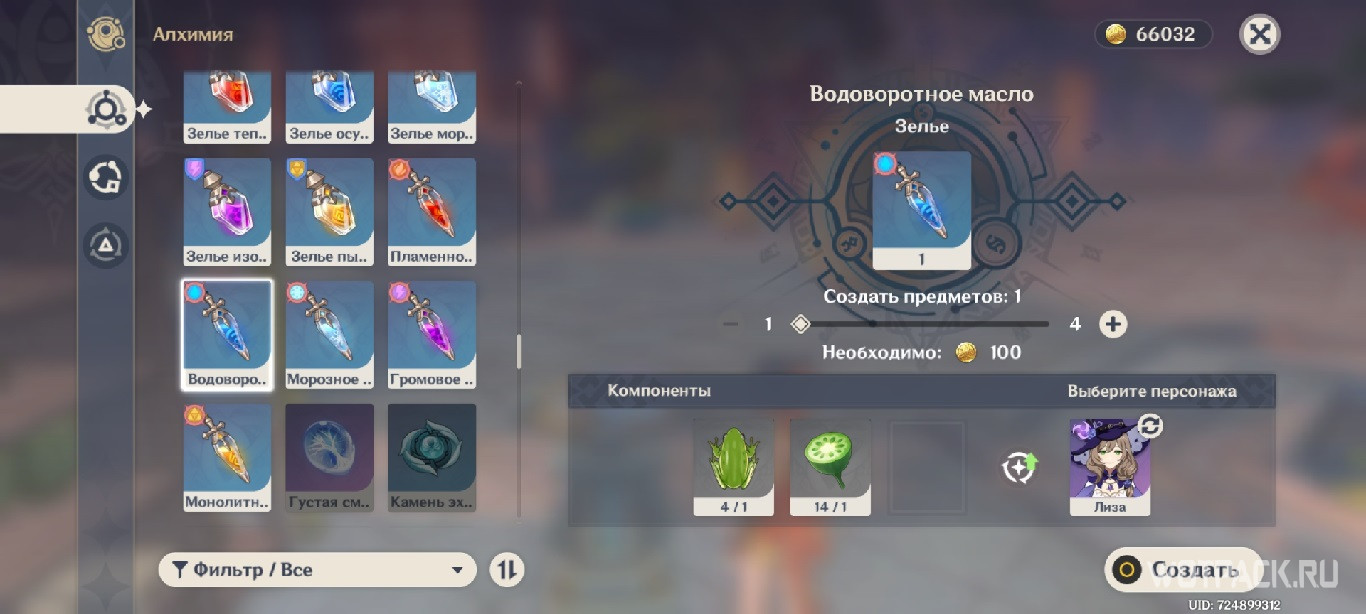The image size is (1366, 614).
Task: Increase craft quantity with plus button
Action: click(1113, 324)
